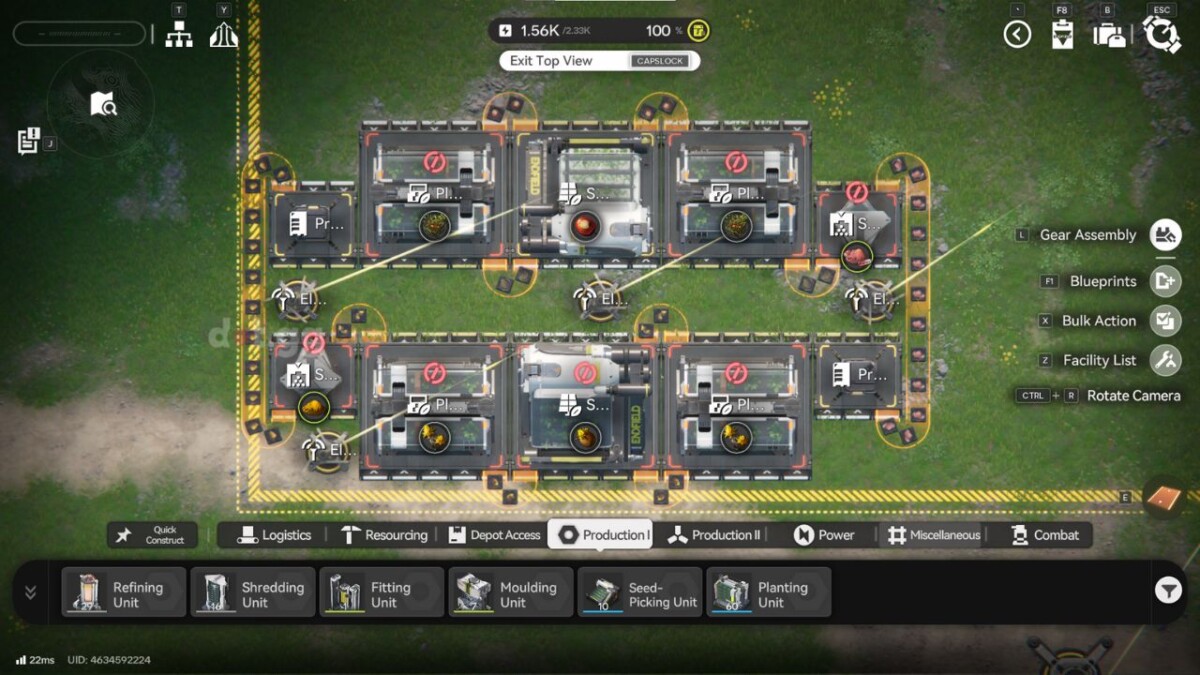Switch to the Power category

click(825, 535)
